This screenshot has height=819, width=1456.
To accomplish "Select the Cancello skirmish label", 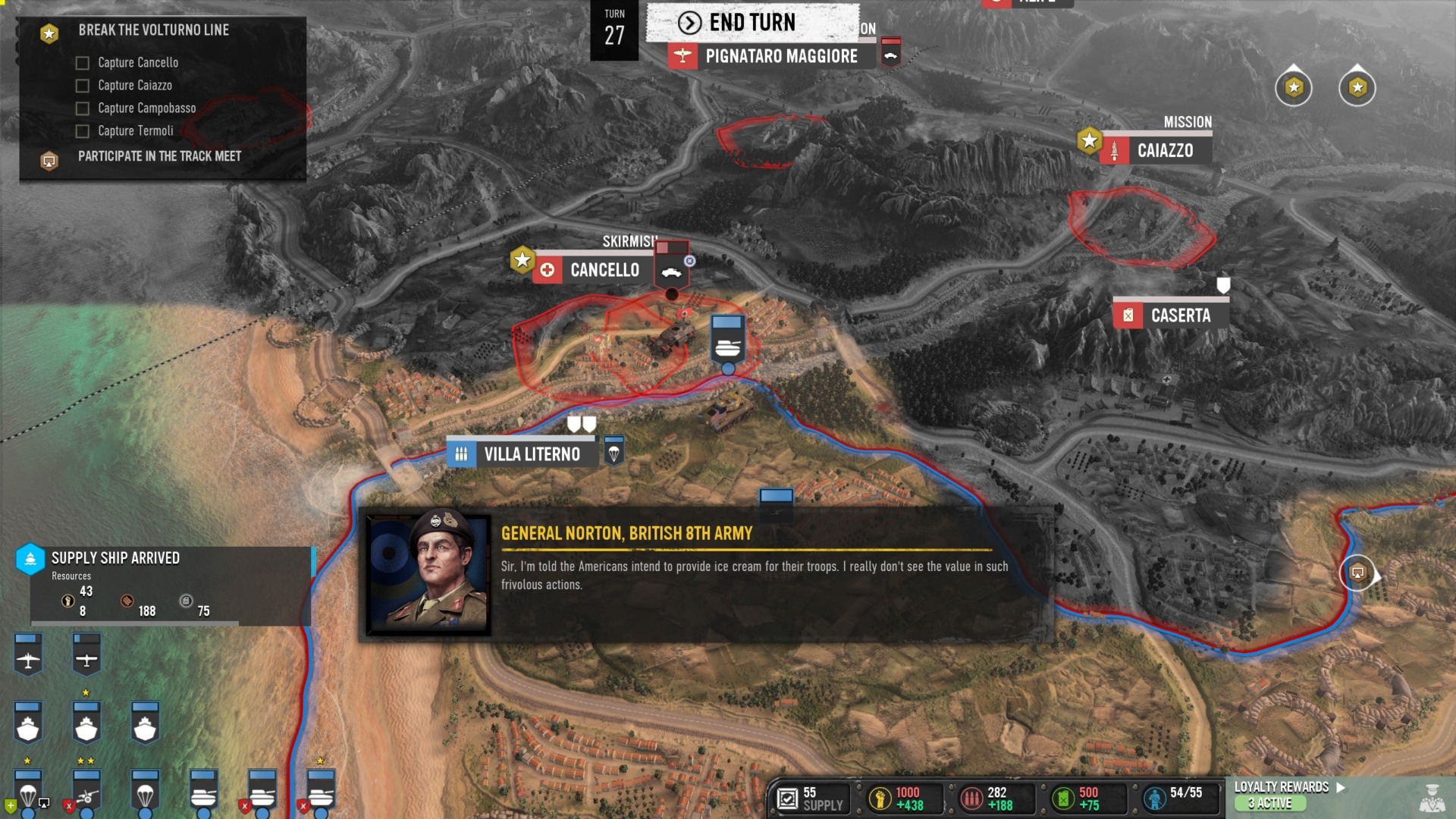I will click(603, 269).
